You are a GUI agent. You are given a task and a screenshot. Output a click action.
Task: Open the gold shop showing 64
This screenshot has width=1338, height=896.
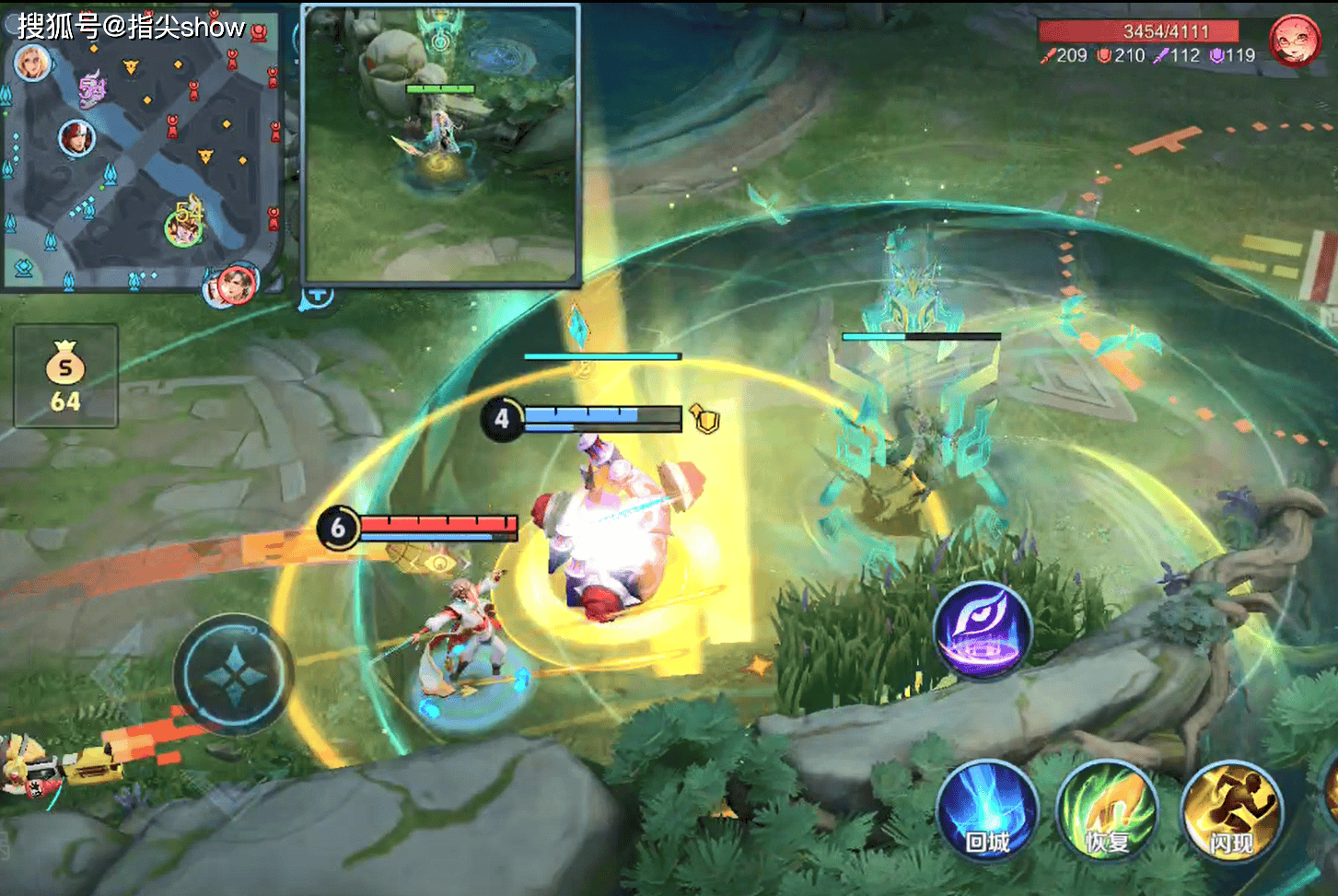point(65,376)
